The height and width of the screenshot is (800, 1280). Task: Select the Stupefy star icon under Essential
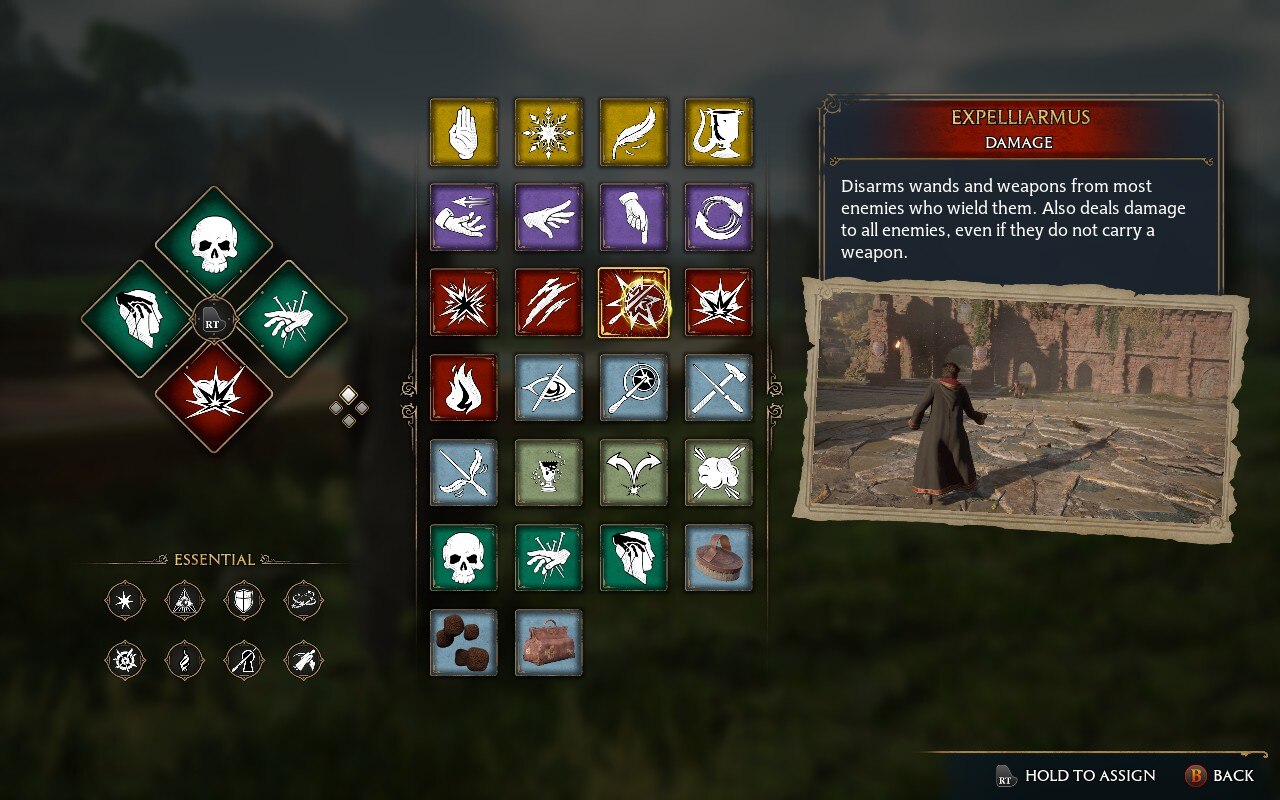[x=124, y=600]
